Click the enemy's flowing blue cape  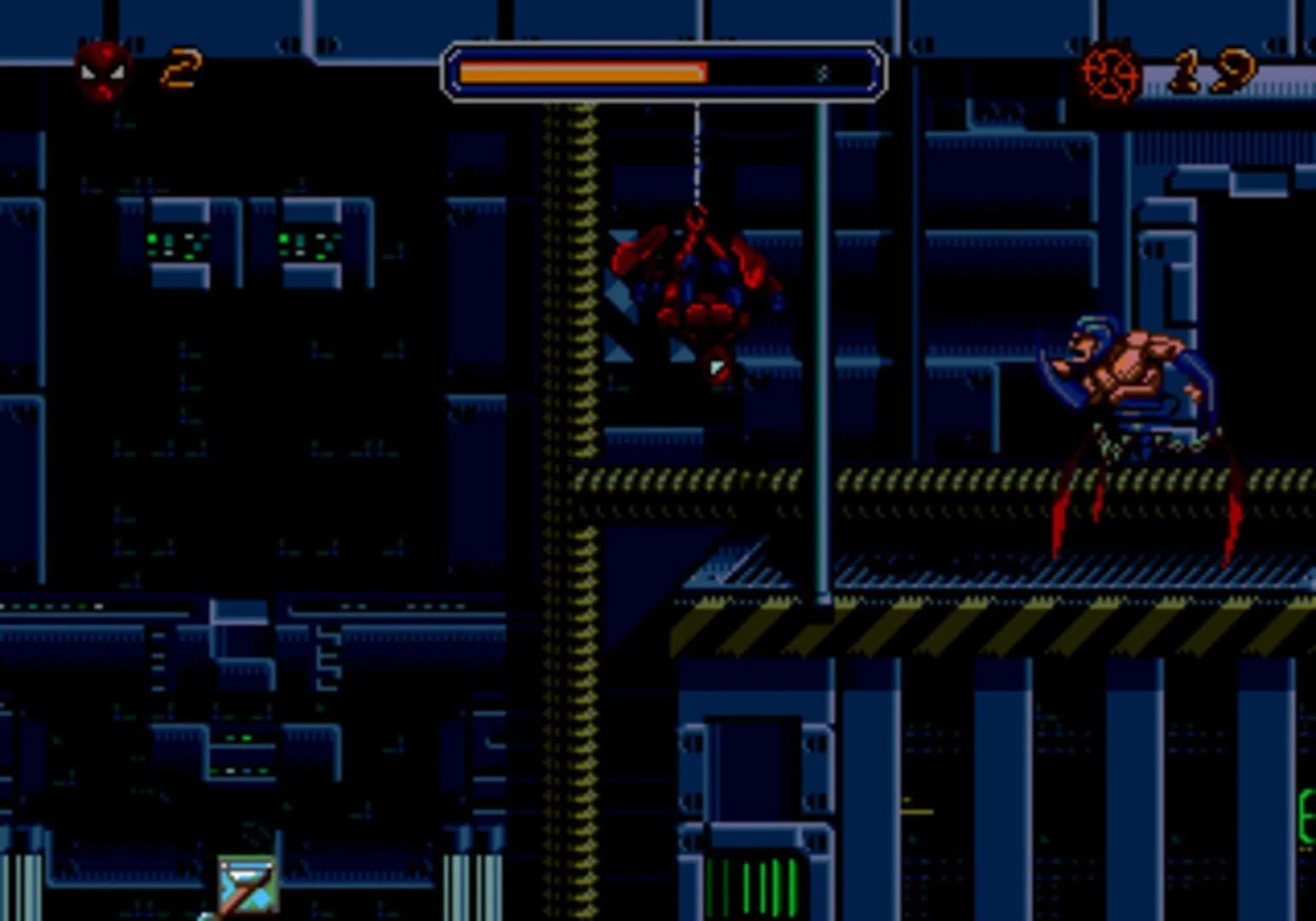tap(1062, 375)
